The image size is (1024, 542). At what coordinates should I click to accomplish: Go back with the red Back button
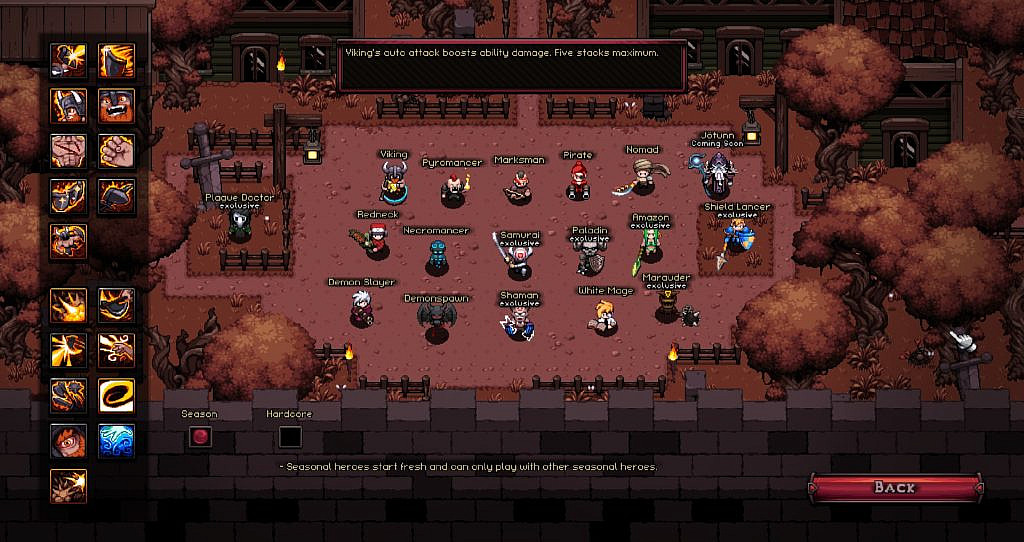[x=895, y=487]
